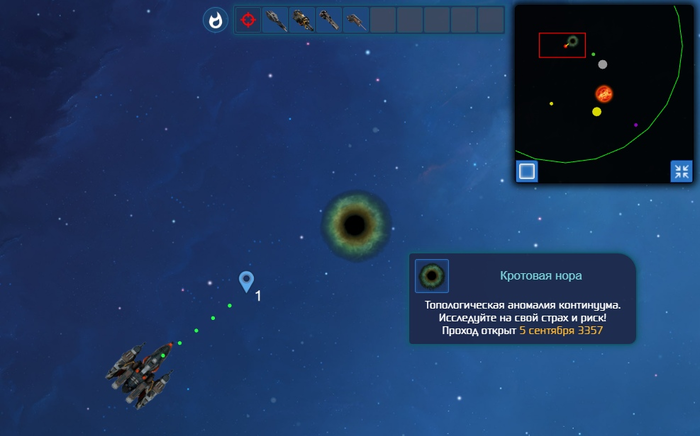Activate the flame afterburner button

click(215, 20)
